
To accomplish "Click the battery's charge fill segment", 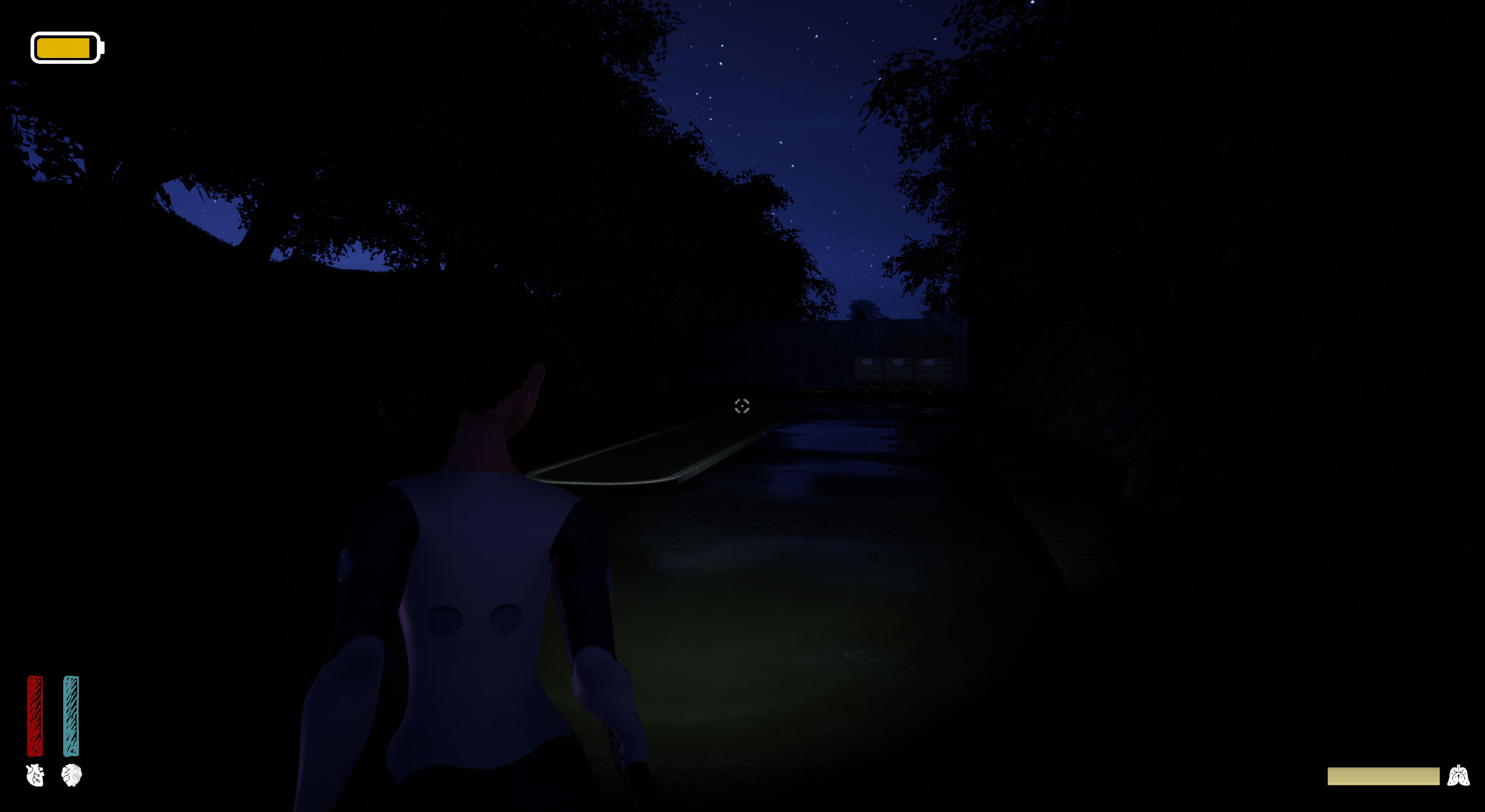I will [63, 46].
